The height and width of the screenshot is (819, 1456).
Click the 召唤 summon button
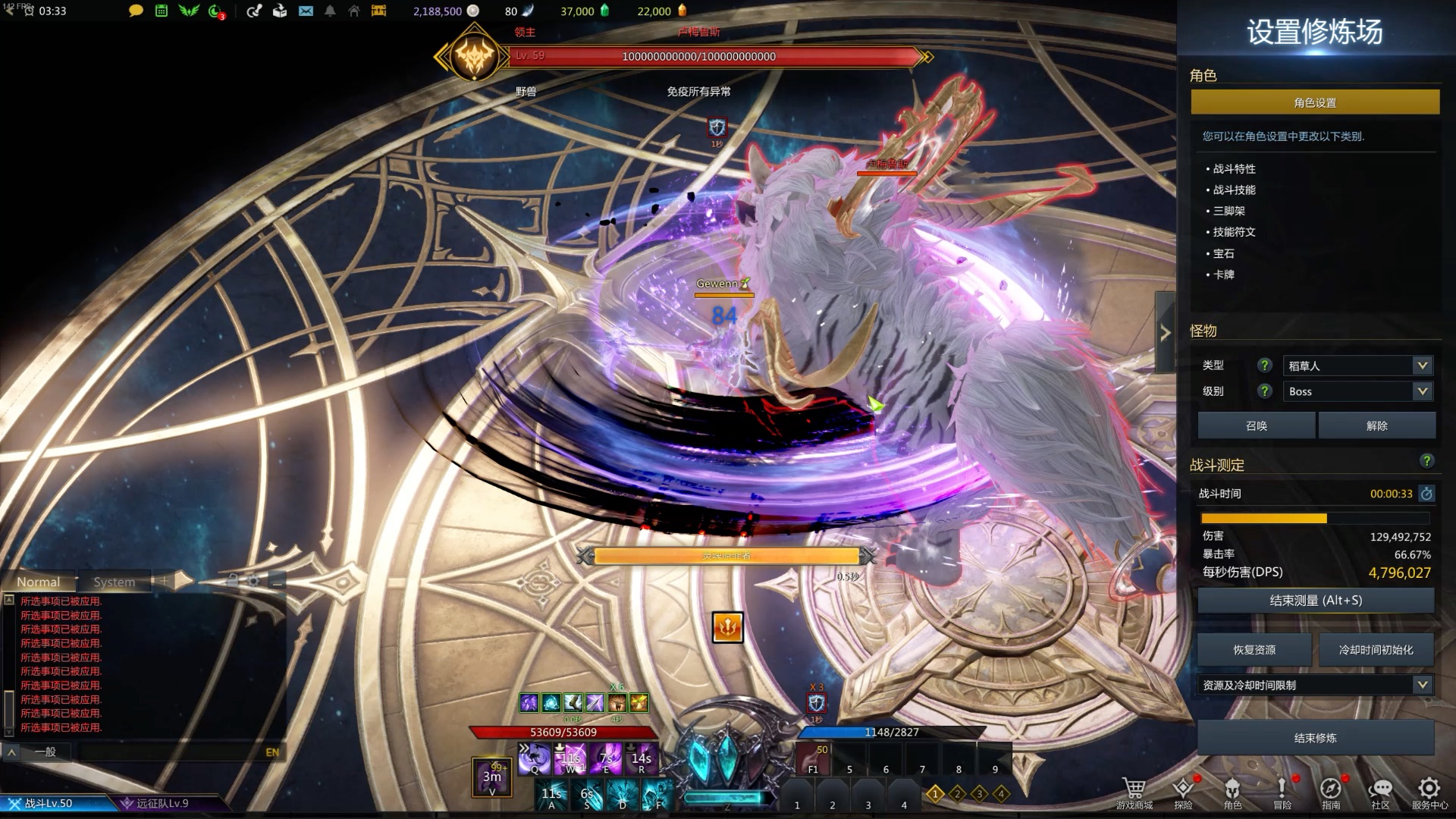[1256, 425]
